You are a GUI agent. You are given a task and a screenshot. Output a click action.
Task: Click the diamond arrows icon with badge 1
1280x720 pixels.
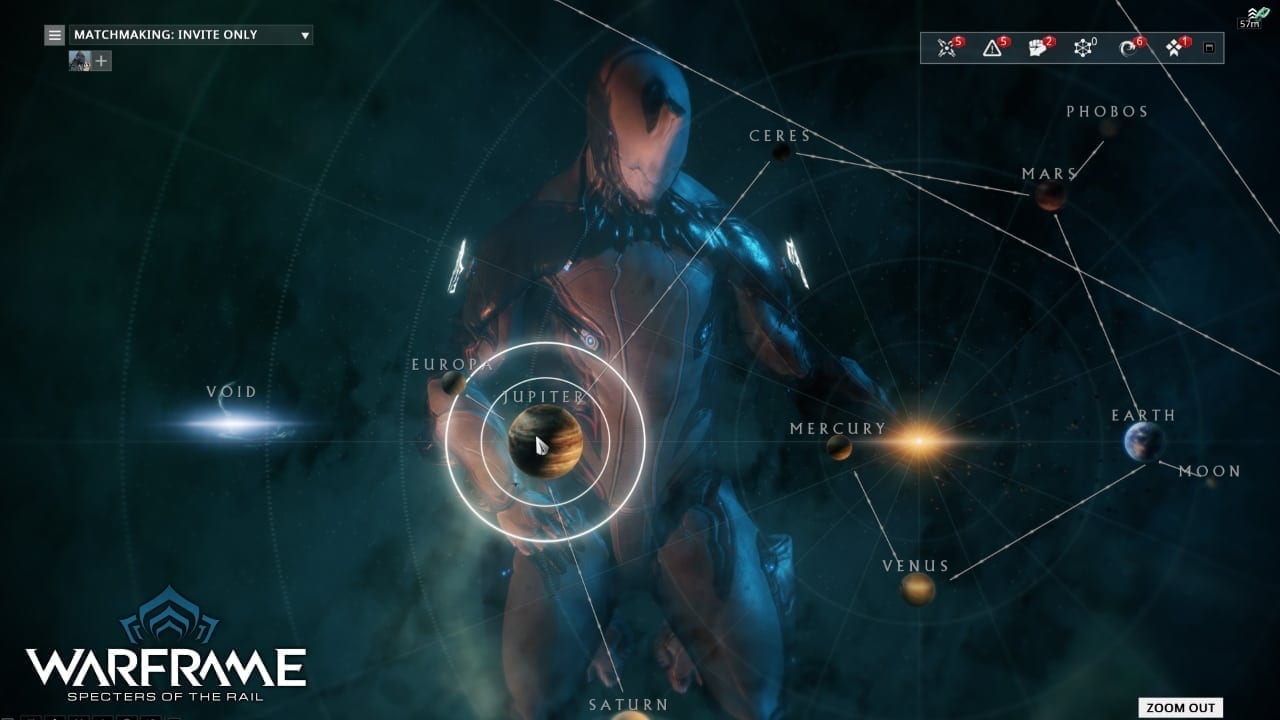coord(1175,48)
